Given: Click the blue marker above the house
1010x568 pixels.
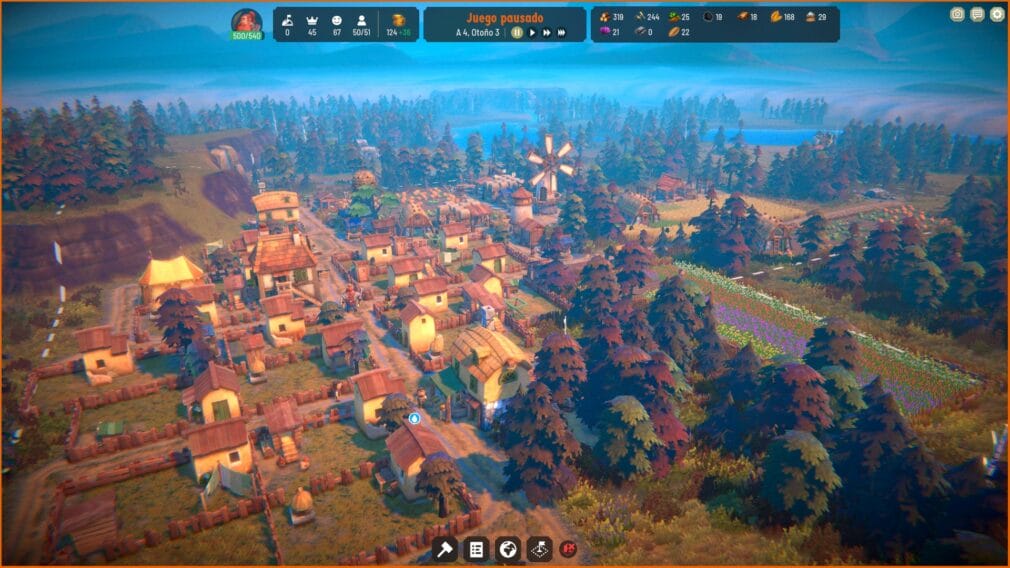Looking at the screenshot, I should tap(415, 418).
